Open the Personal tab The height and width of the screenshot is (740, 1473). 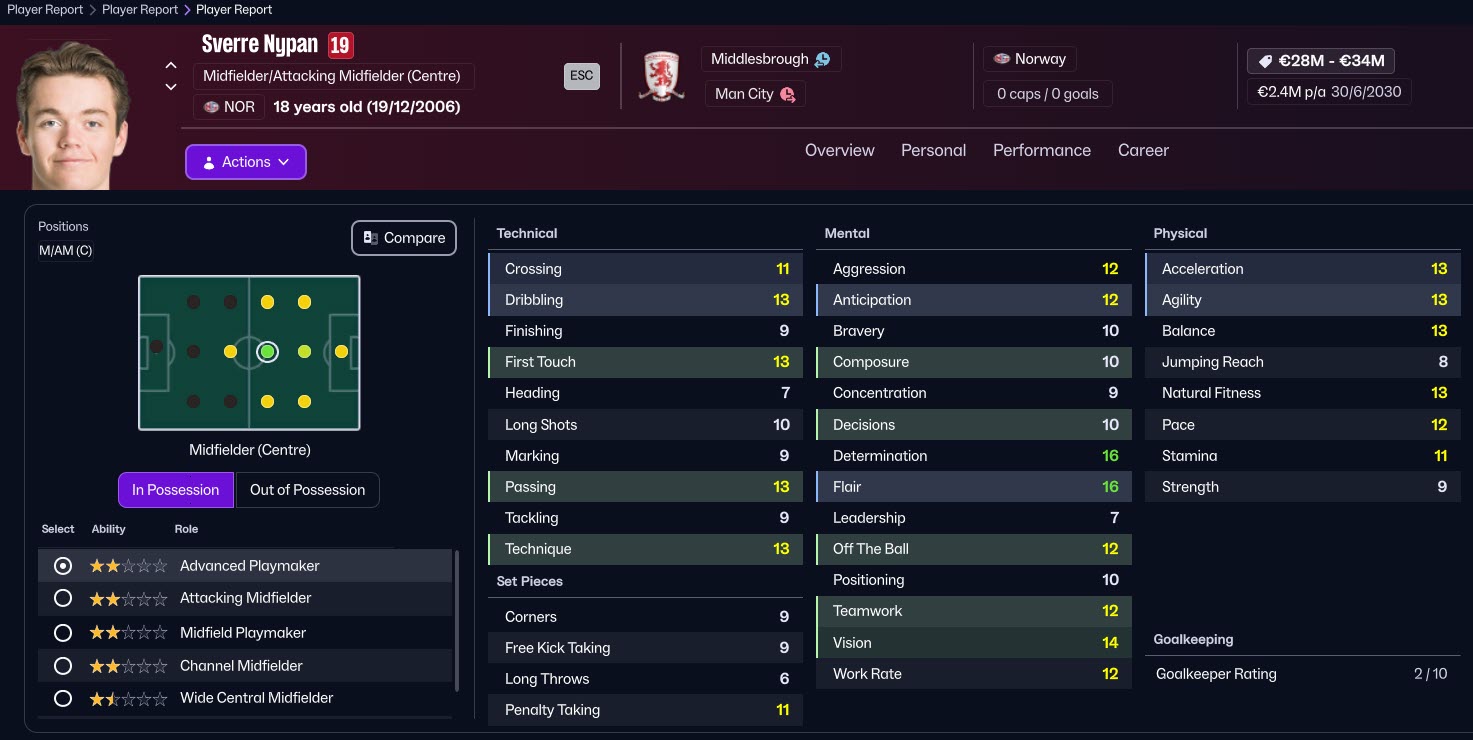coord(933,150)
